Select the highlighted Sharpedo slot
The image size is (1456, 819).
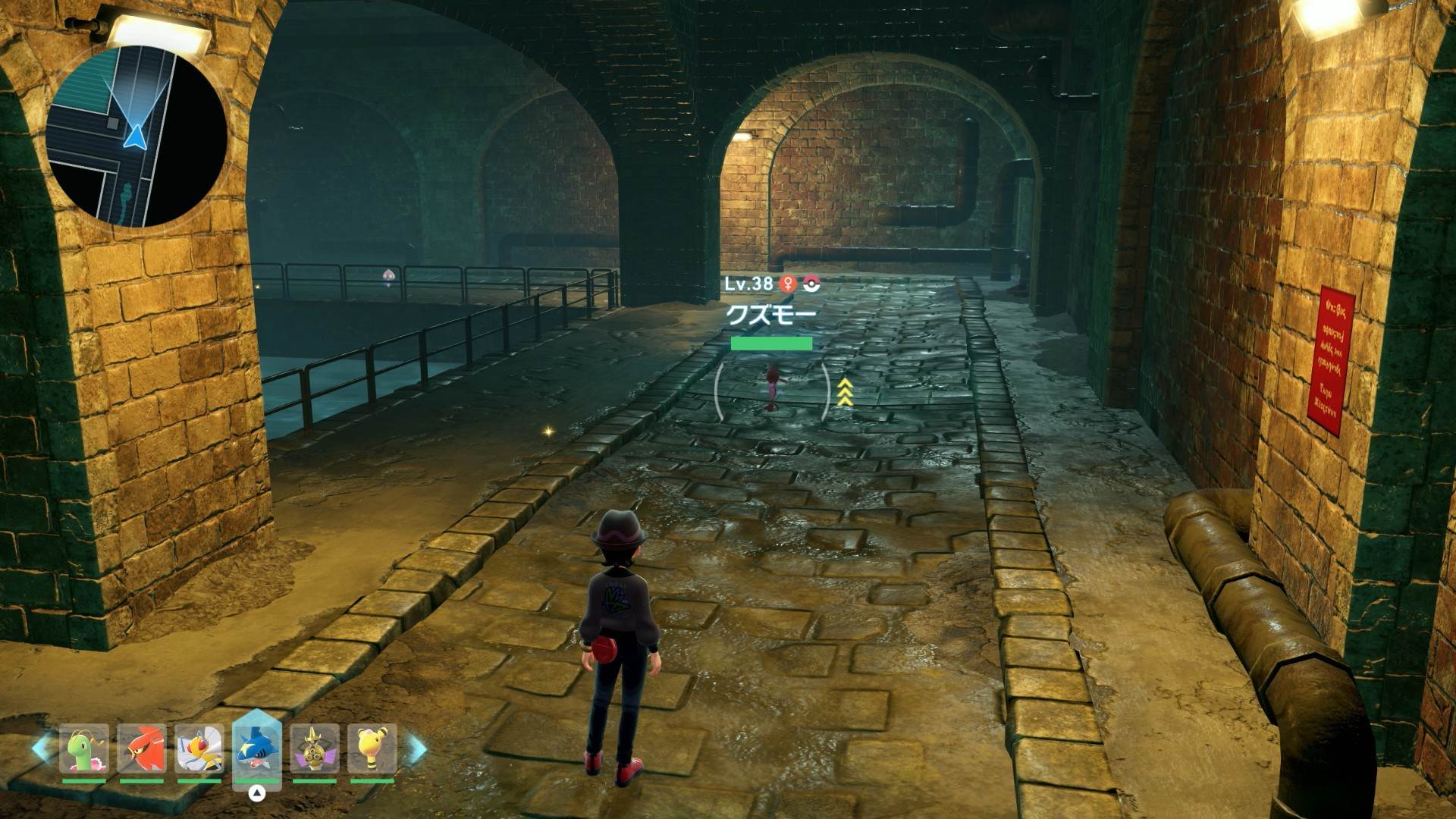click(257, 749)
